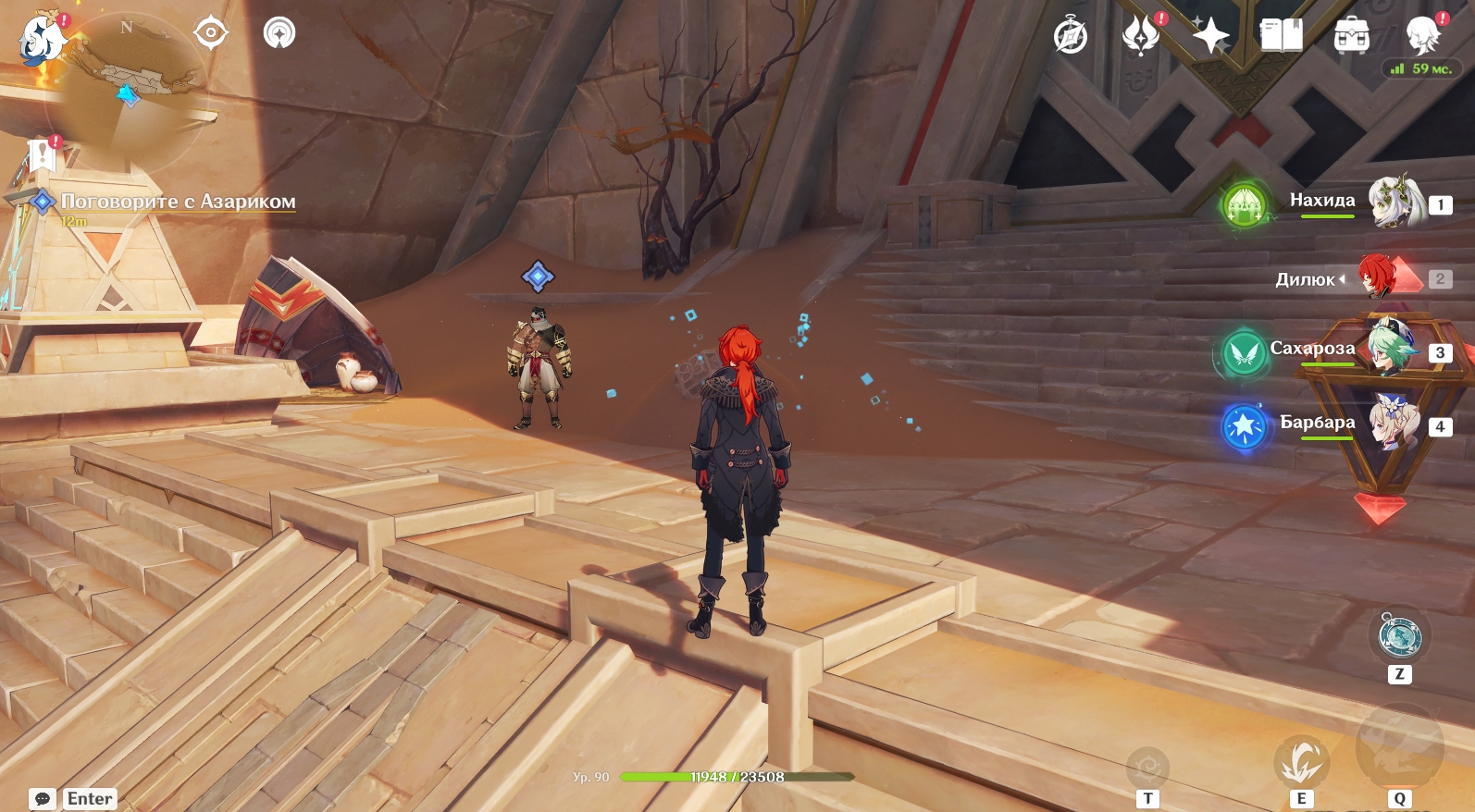Image resolution: width=1475 pixels, height=812 pixels.
Task: Activate Diluc's Elemental Skill
Action: pyautogui.click(x=1301, y=763)
